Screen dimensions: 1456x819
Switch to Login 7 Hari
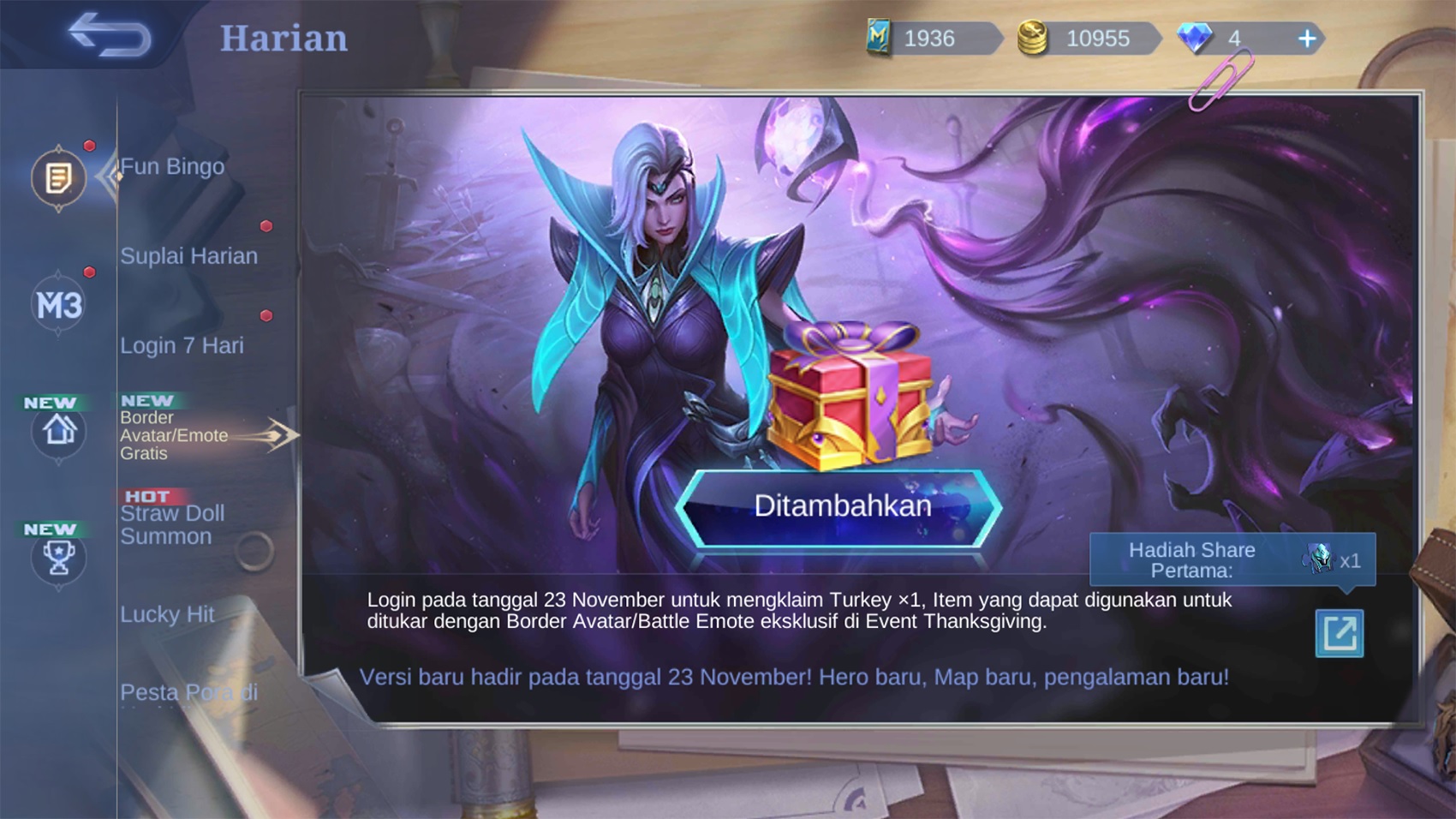click(x=182, y=345)
